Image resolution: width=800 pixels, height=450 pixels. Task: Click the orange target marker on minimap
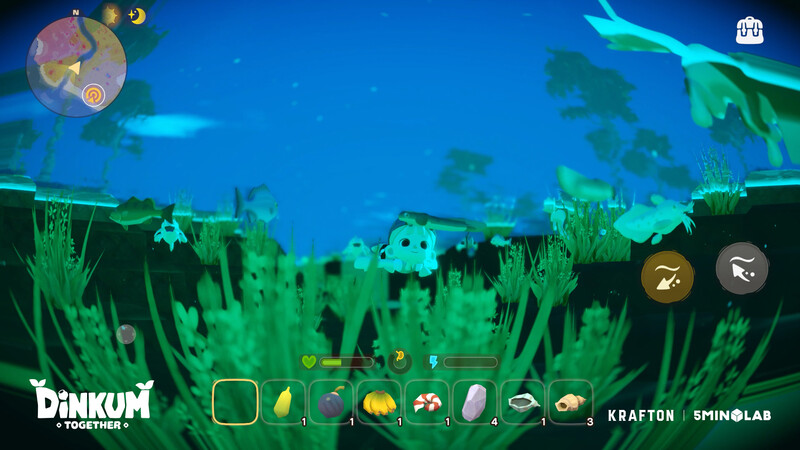pyautogui.click(x=93, y=95)
